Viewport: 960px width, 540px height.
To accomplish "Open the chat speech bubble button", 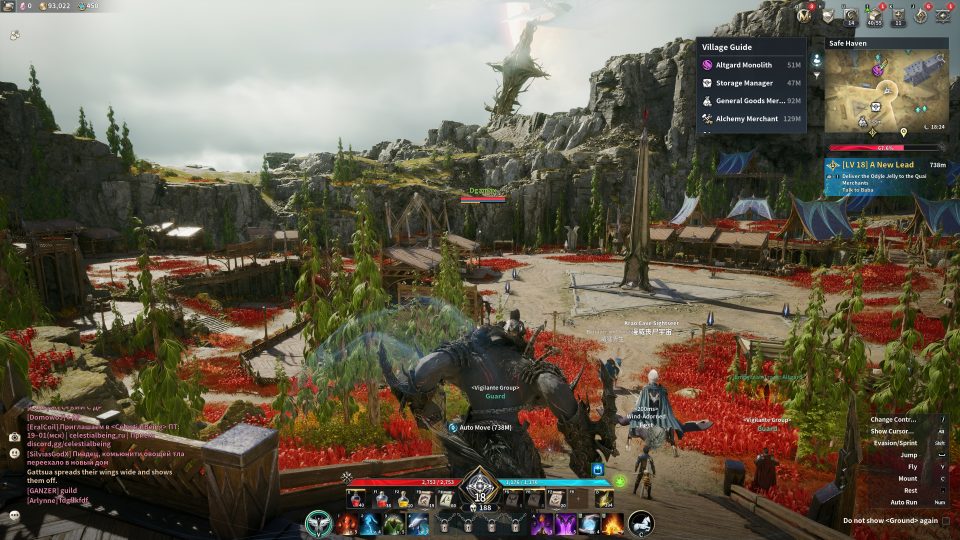I will click(x=15, y=514).
